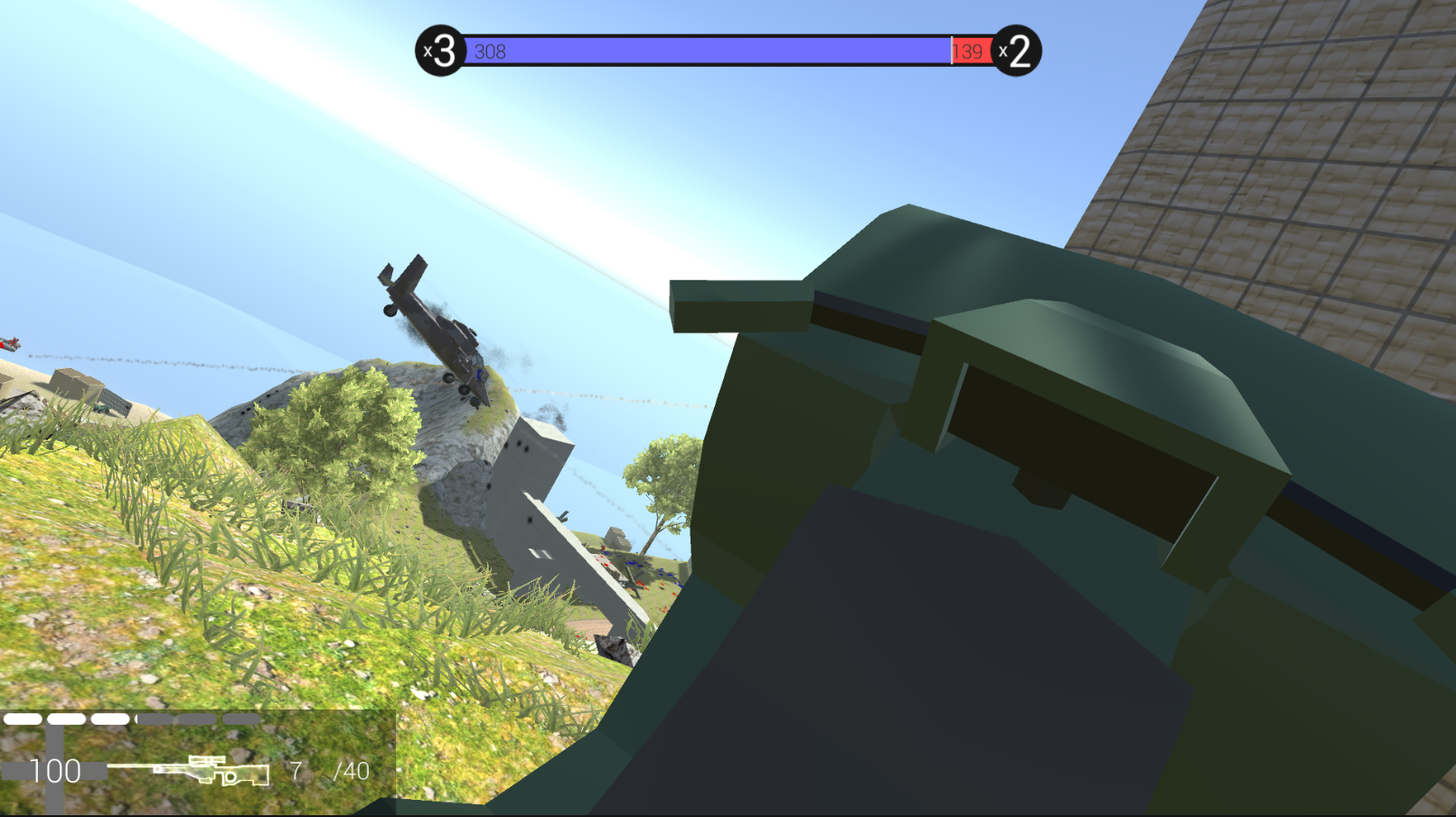Click the health value 100
The height and width of the screenshot is (817, 1456).
pyautogui.click(x=57, y=770)
